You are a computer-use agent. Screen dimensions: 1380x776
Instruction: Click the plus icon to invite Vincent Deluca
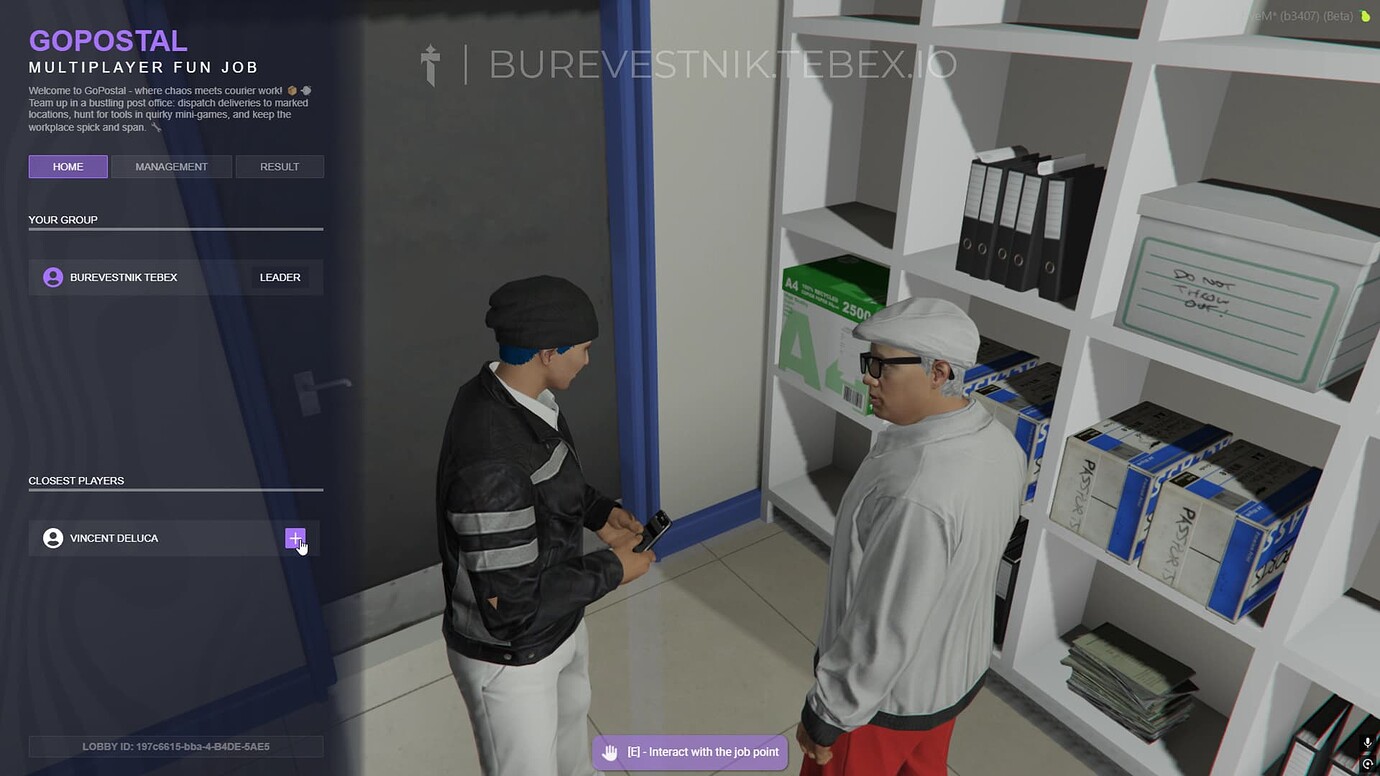(295, 537)
